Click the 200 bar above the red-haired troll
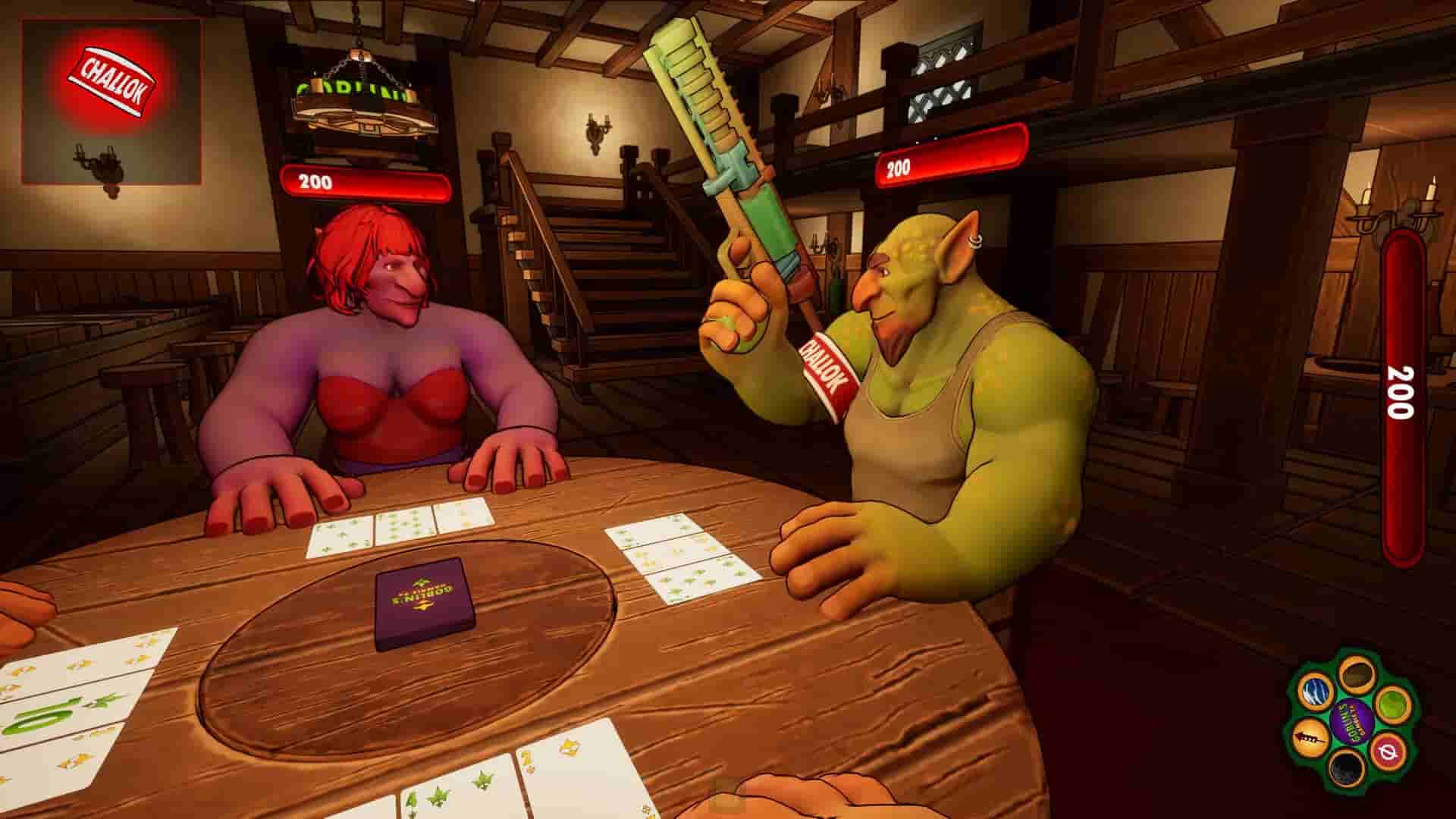Image resolution: width=1456 pixels, height=819 pixels. (364, 182)
